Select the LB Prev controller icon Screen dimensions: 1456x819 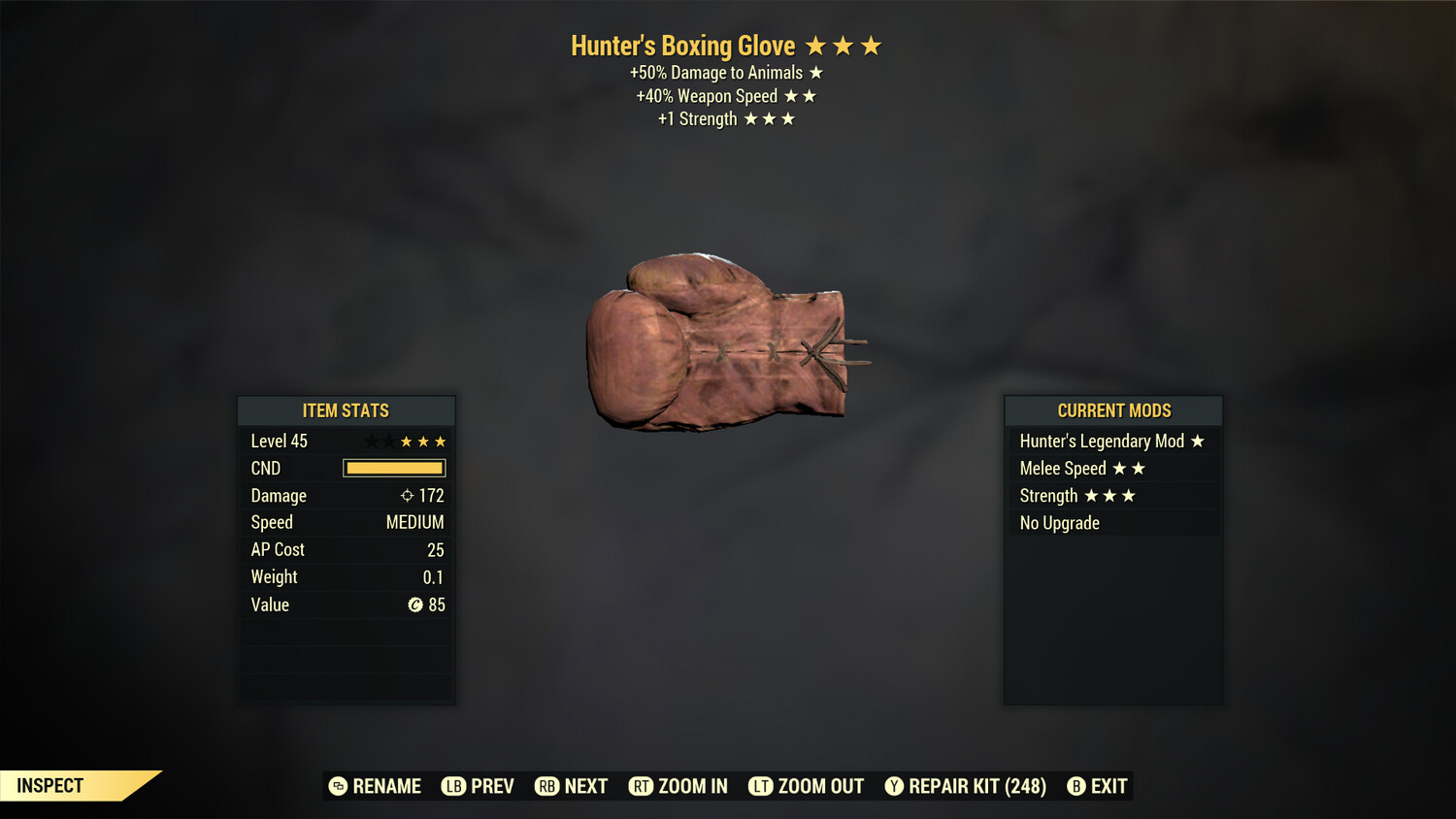452,786
